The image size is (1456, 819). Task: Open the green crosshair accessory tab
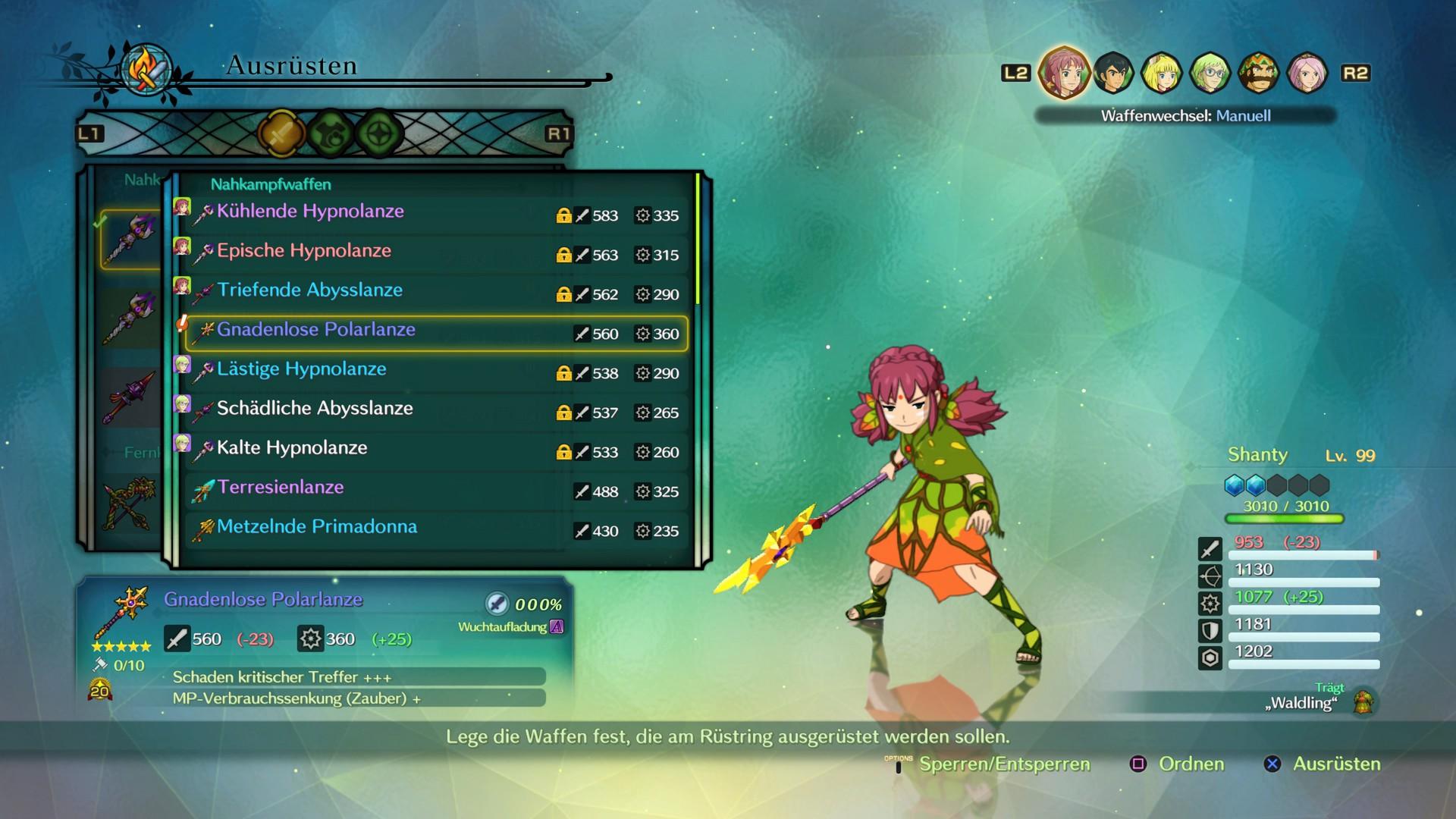coord(379,134)
